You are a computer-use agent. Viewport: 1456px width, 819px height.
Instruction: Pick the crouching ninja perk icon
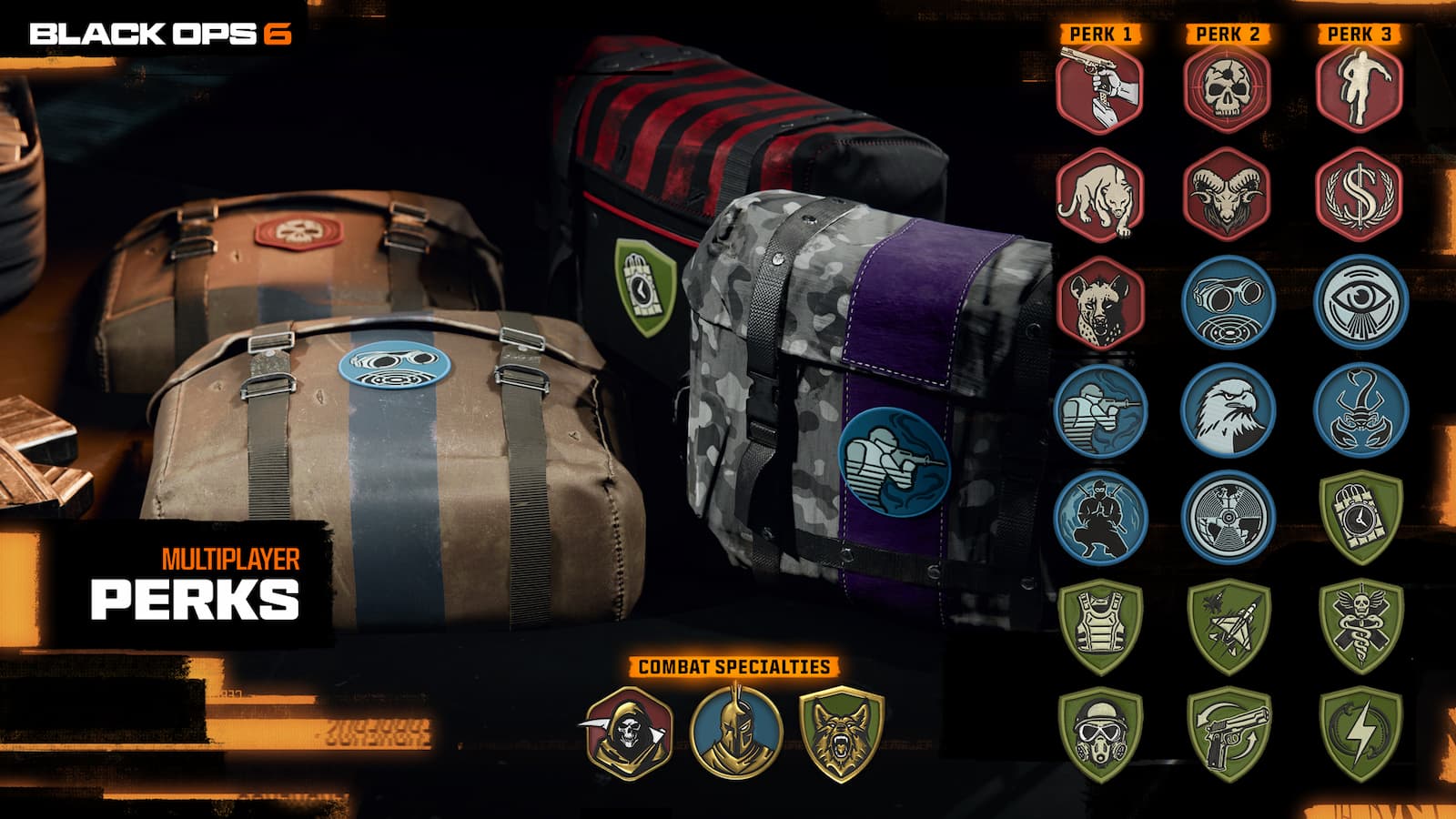1100,517
